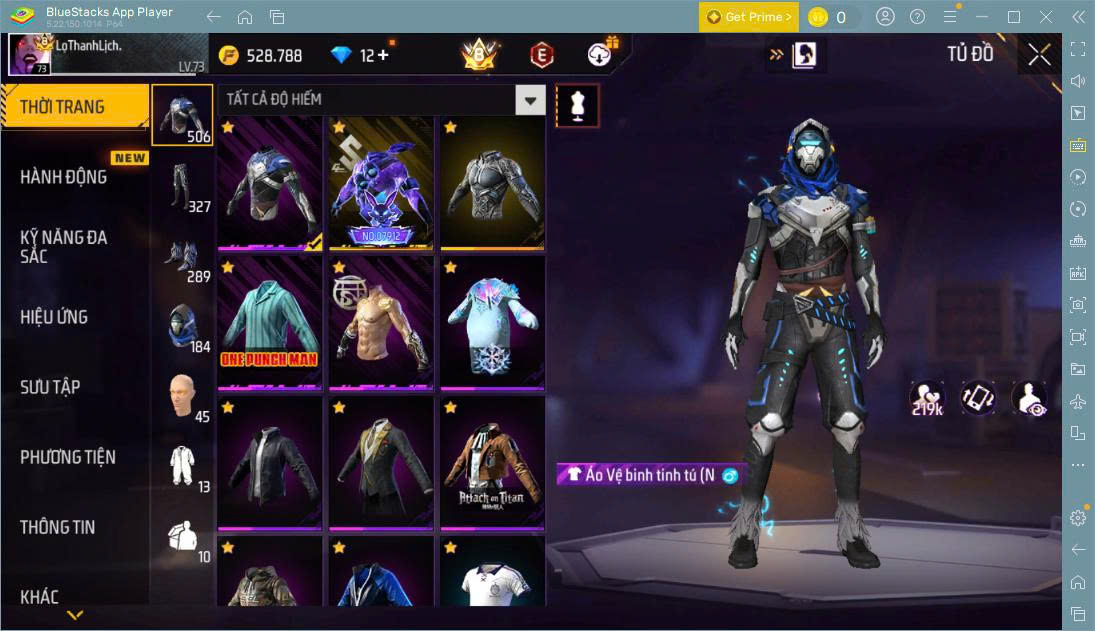Choose the shirtless tattoo gold-arm top
The width and height of the screenshot is (1095, 631).
coord(381,322)
